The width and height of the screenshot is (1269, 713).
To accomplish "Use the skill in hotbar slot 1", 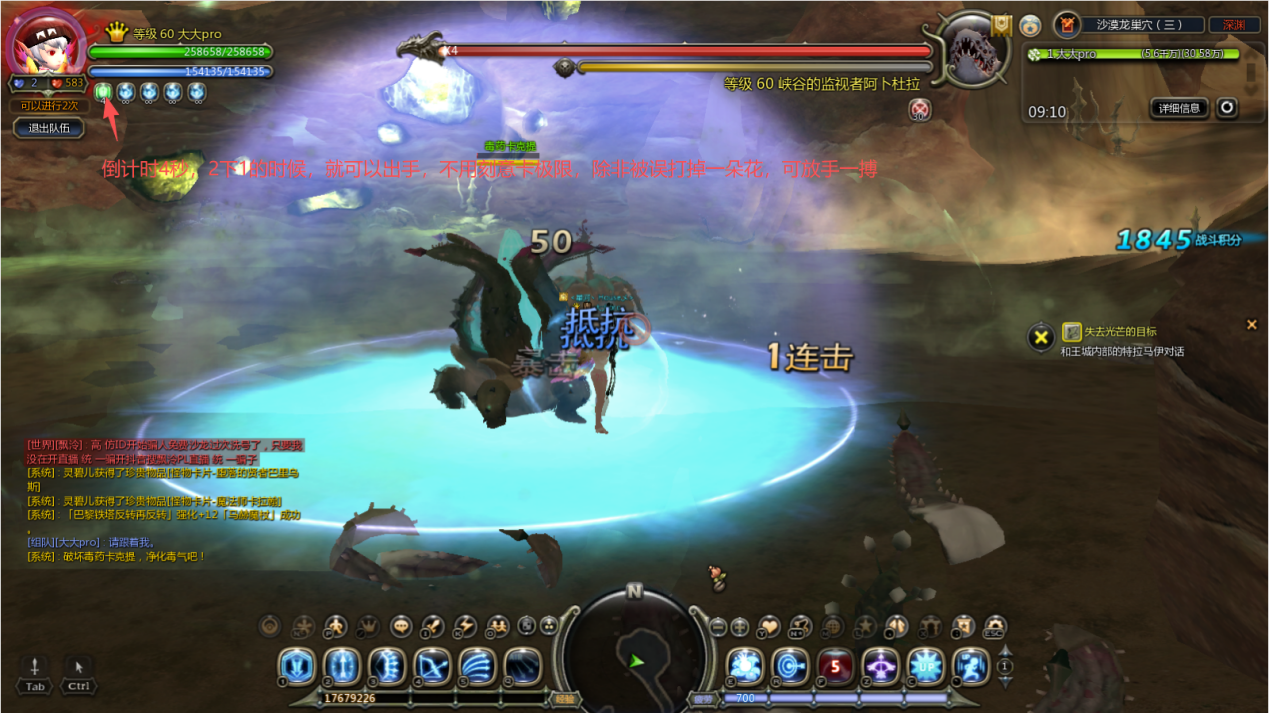I will click(x=297, y=666).
